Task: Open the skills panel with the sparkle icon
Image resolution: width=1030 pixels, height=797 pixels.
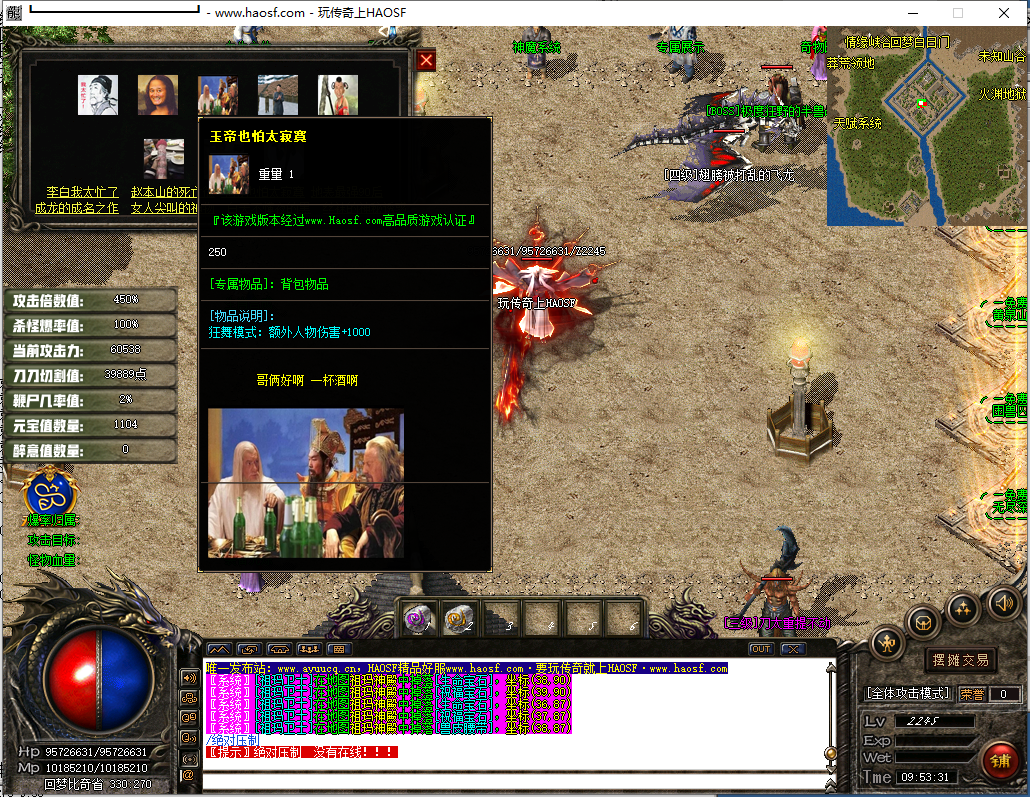Action: point(963,607)
